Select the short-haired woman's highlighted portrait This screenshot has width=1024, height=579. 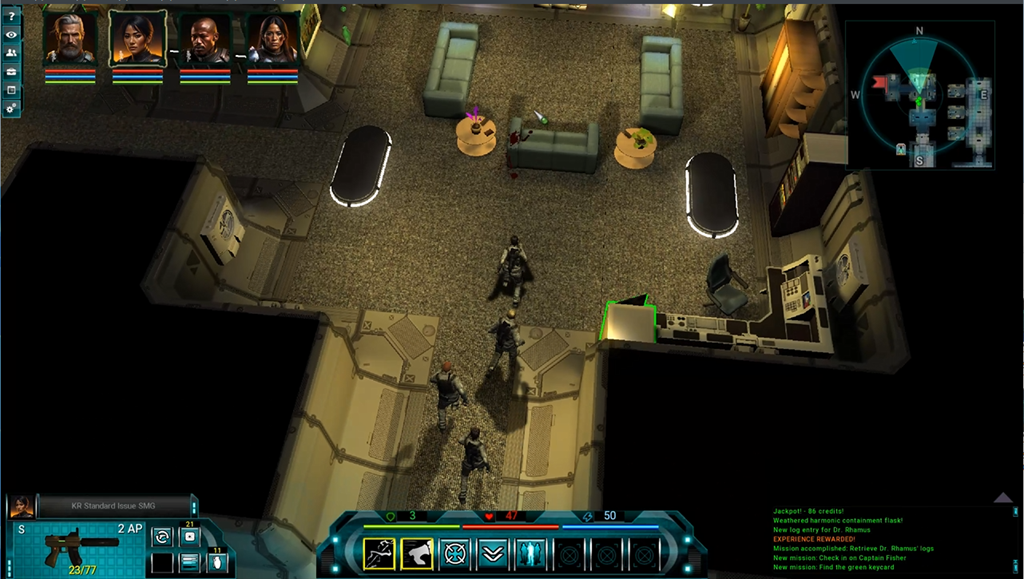click(137, 40)
